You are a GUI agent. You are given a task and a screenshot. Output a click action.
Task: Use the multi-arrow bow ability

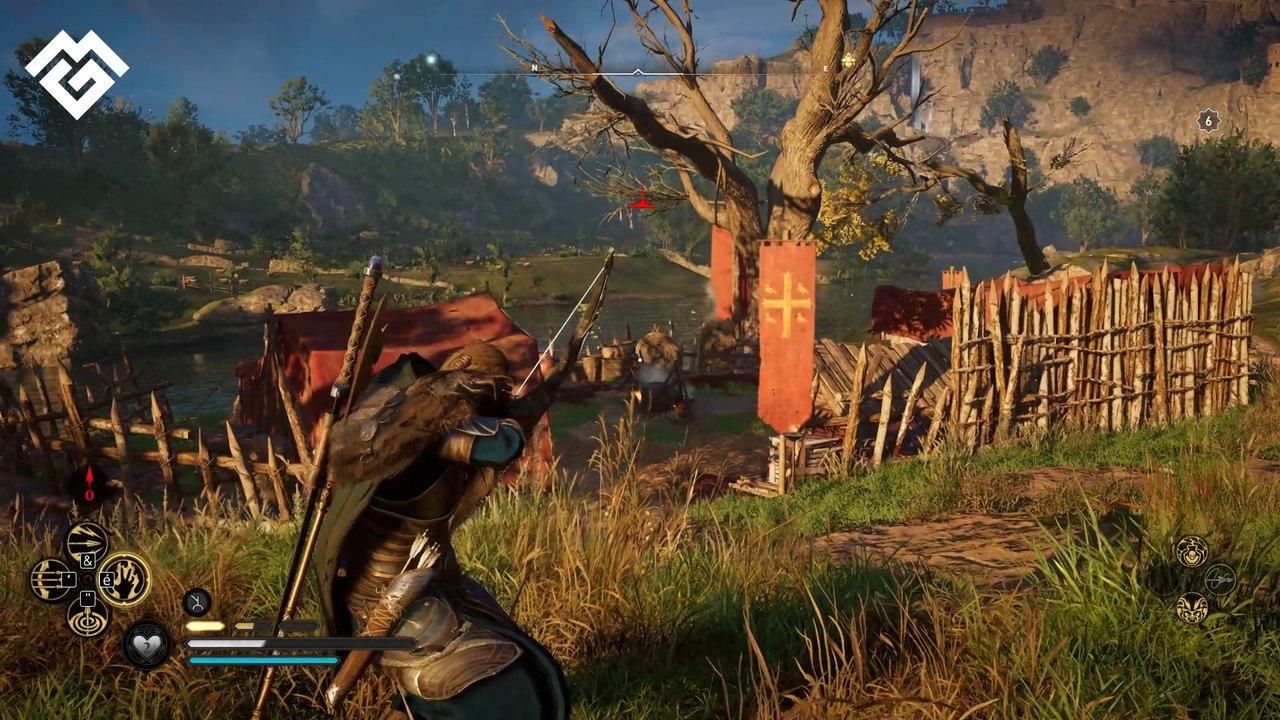tap(52, 580)
